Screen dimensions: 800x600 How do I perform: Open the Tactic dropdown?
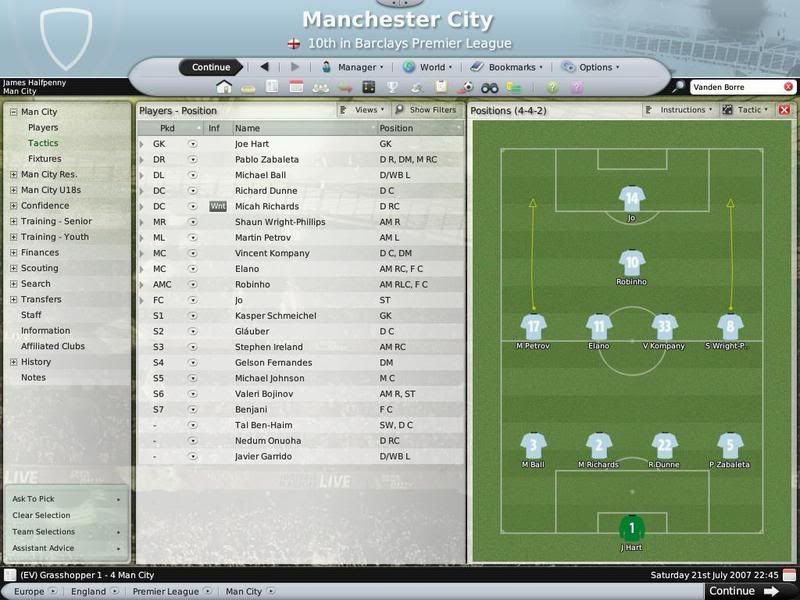(752, 110)
